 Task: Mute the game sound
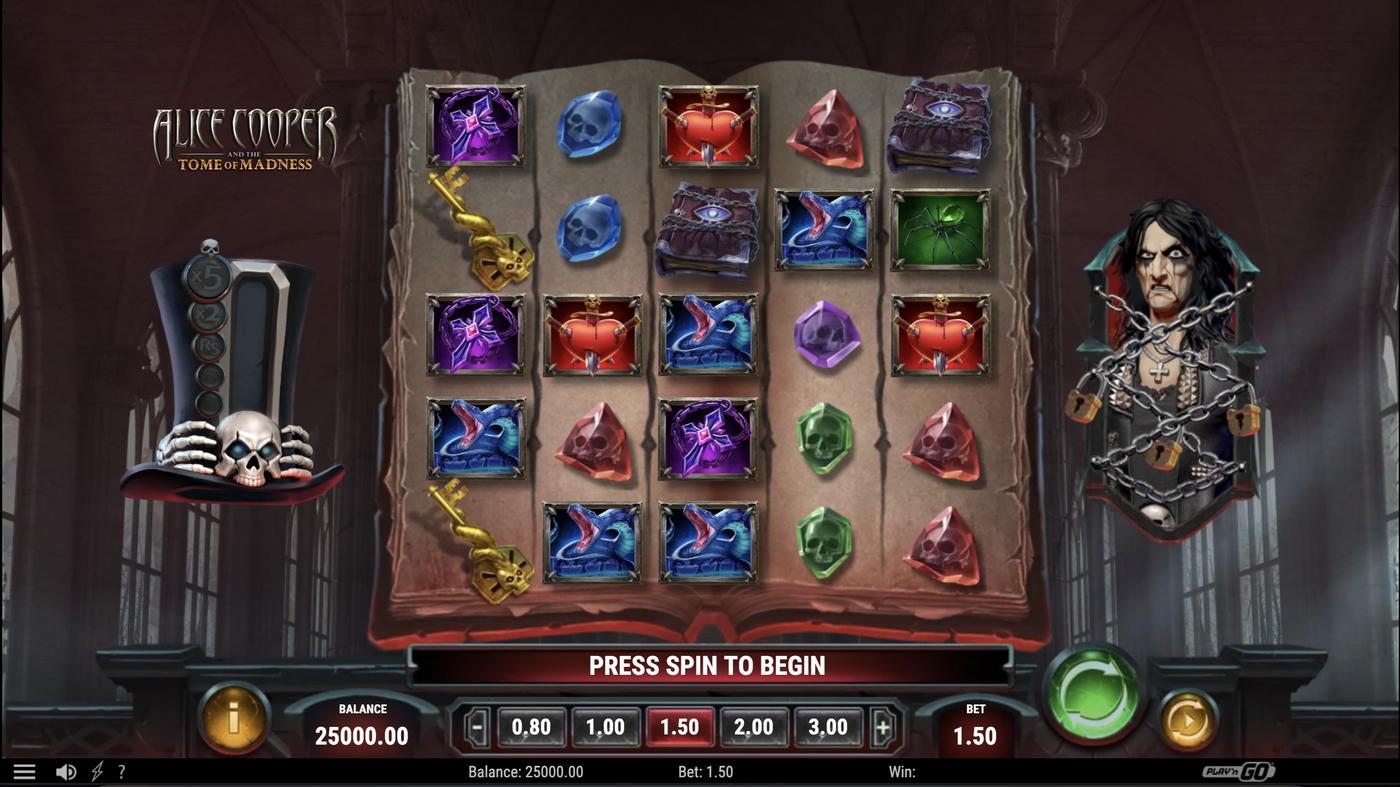click(x=66, y=770)
